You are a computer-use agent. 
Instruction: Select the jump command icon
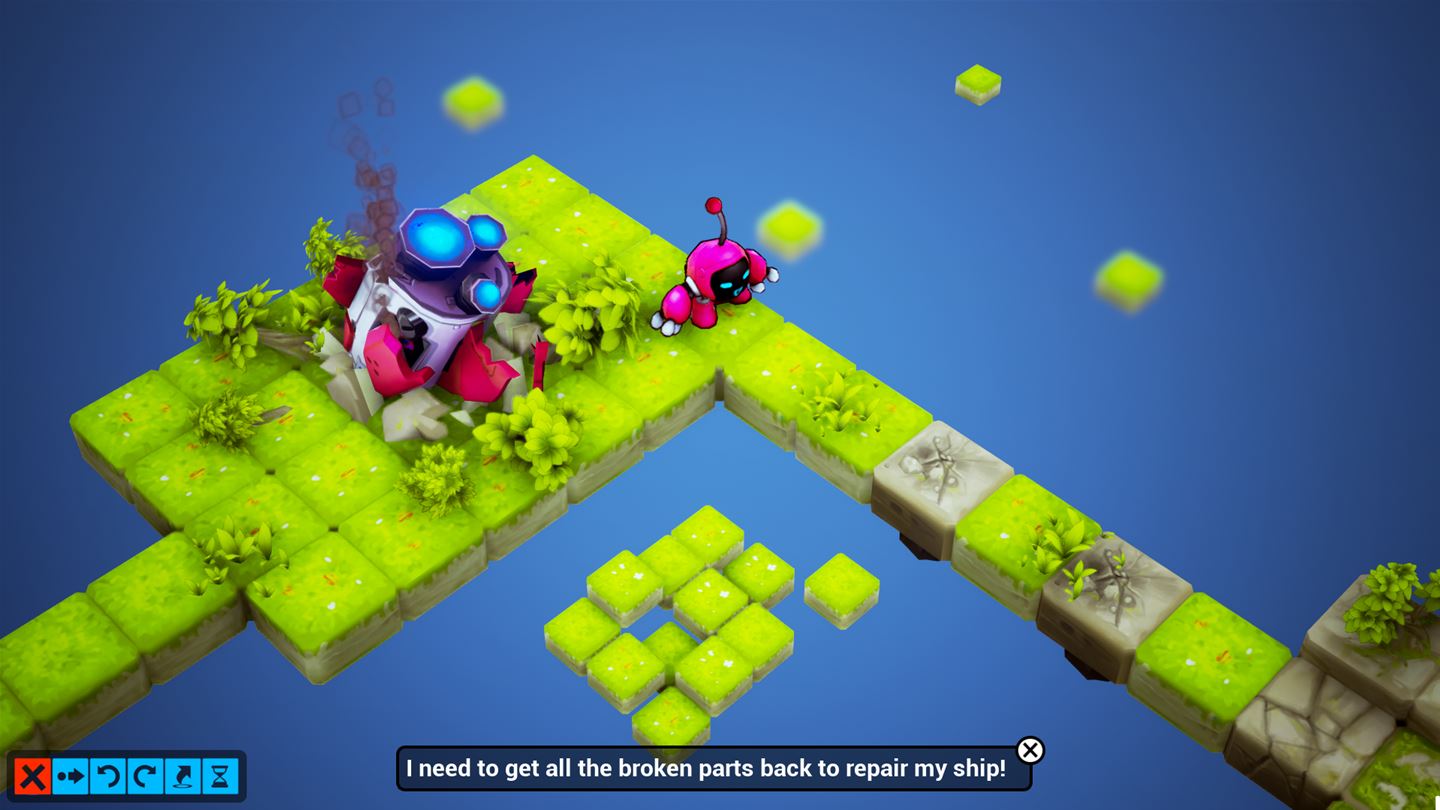coord(183,776)
